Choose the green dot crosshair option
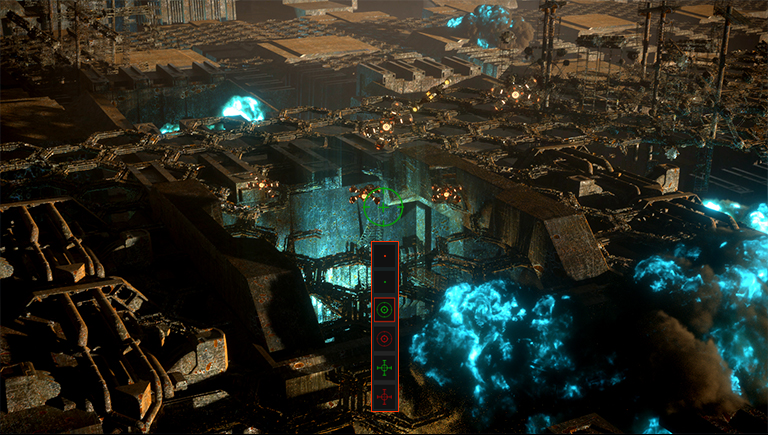Image resolution: width=768 pixels, height=435 pixels. (x=385, y=283)
